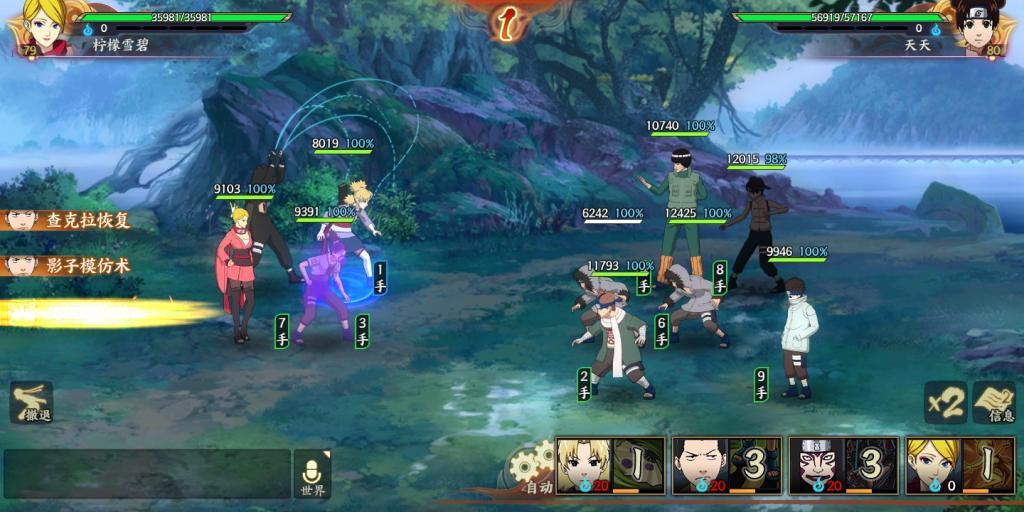Select the blonde player ninja skill card

coord(958,465)
